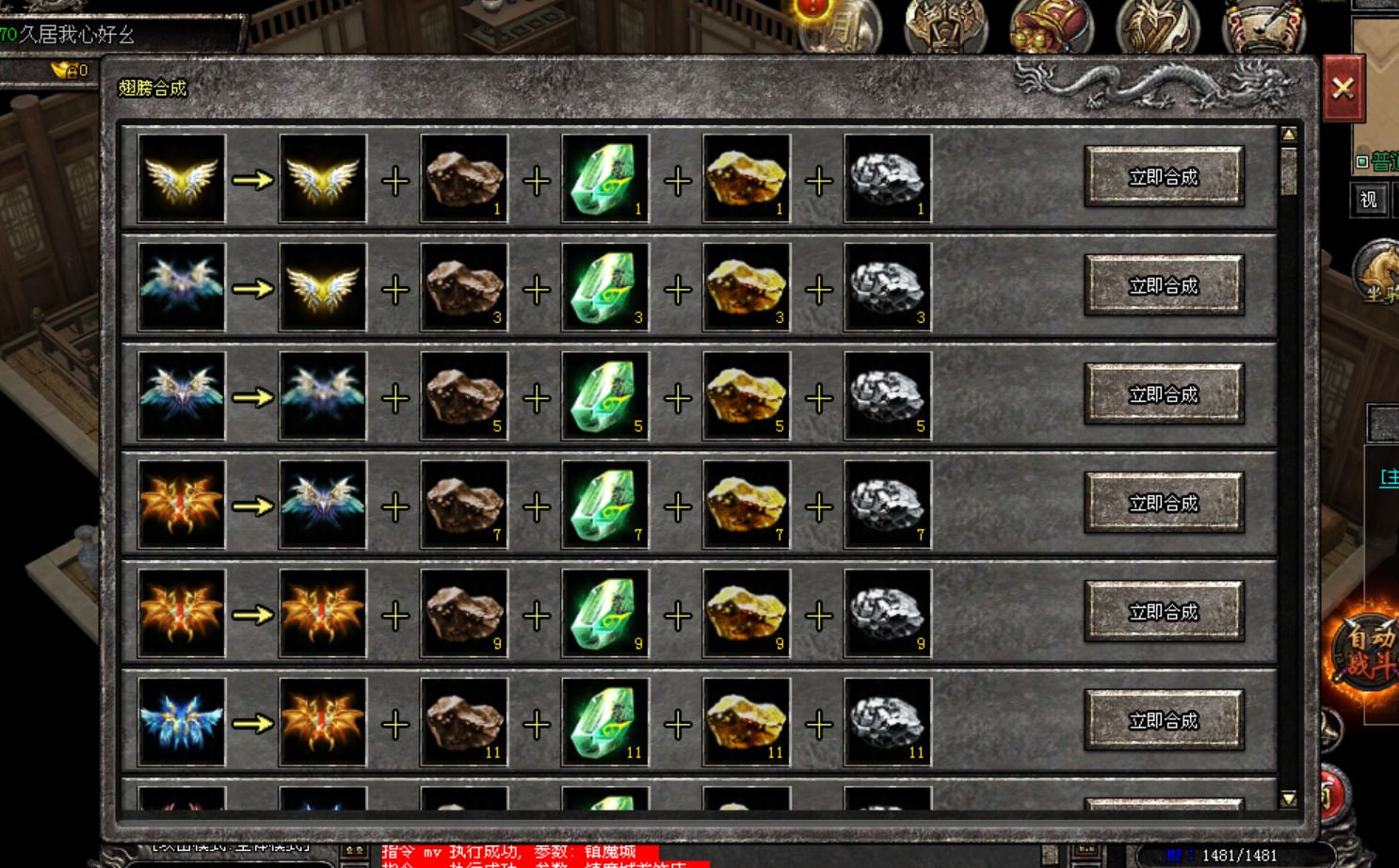1399x868 pixels.
Task: Select the bright blue wings in the 11-material recipe
Action: coord(182,722)
